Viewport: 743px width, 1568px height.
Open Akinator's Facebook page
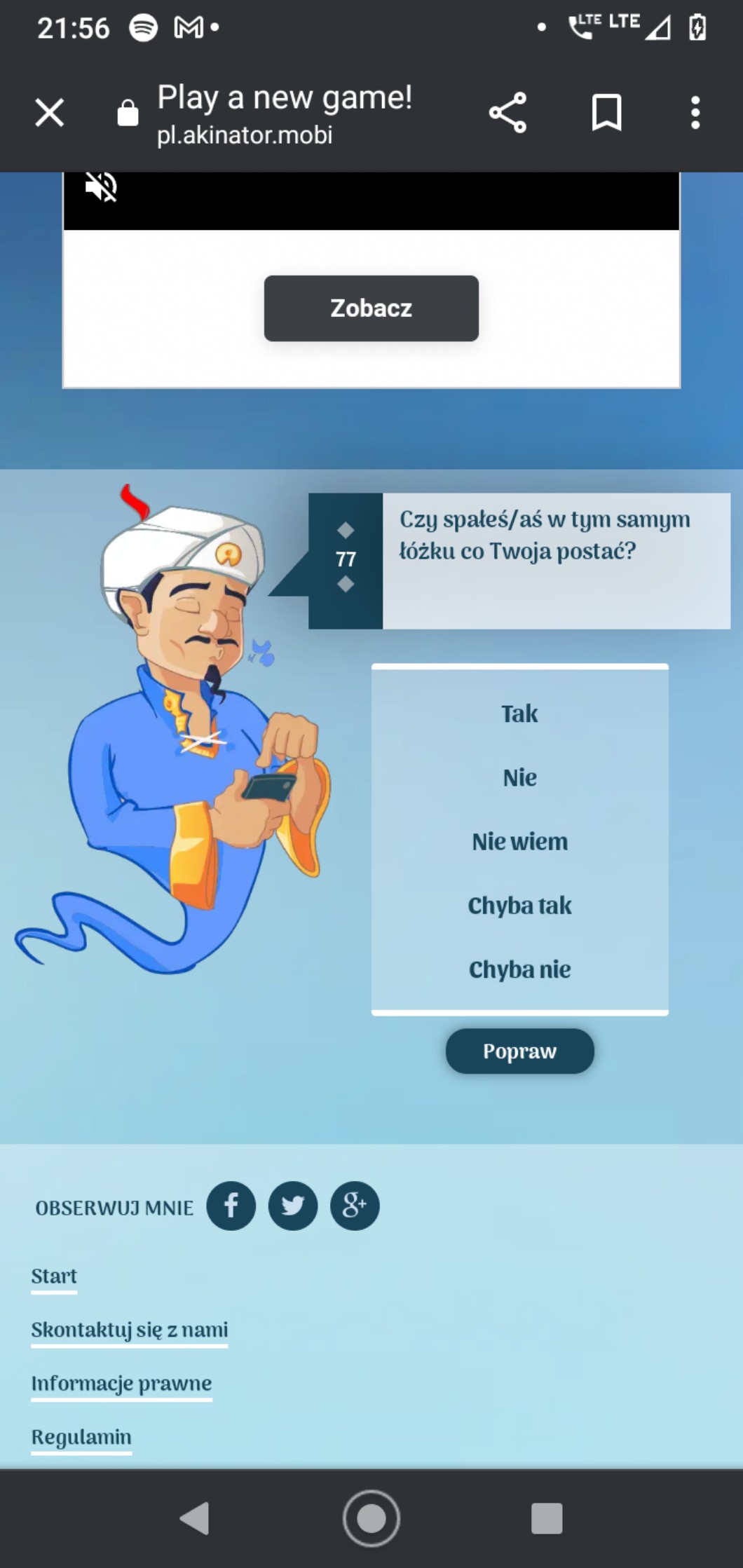(x=231, y=1206)
